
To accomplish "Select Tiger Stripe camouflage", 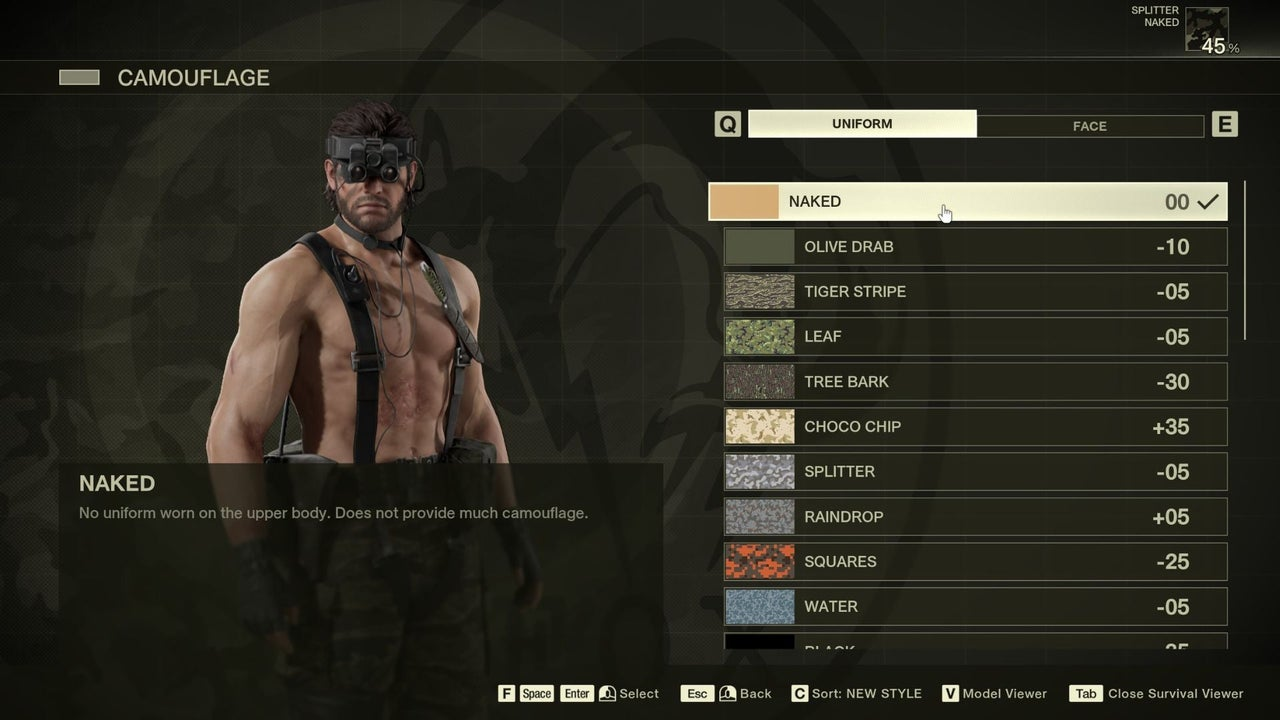I will point(975,292).
